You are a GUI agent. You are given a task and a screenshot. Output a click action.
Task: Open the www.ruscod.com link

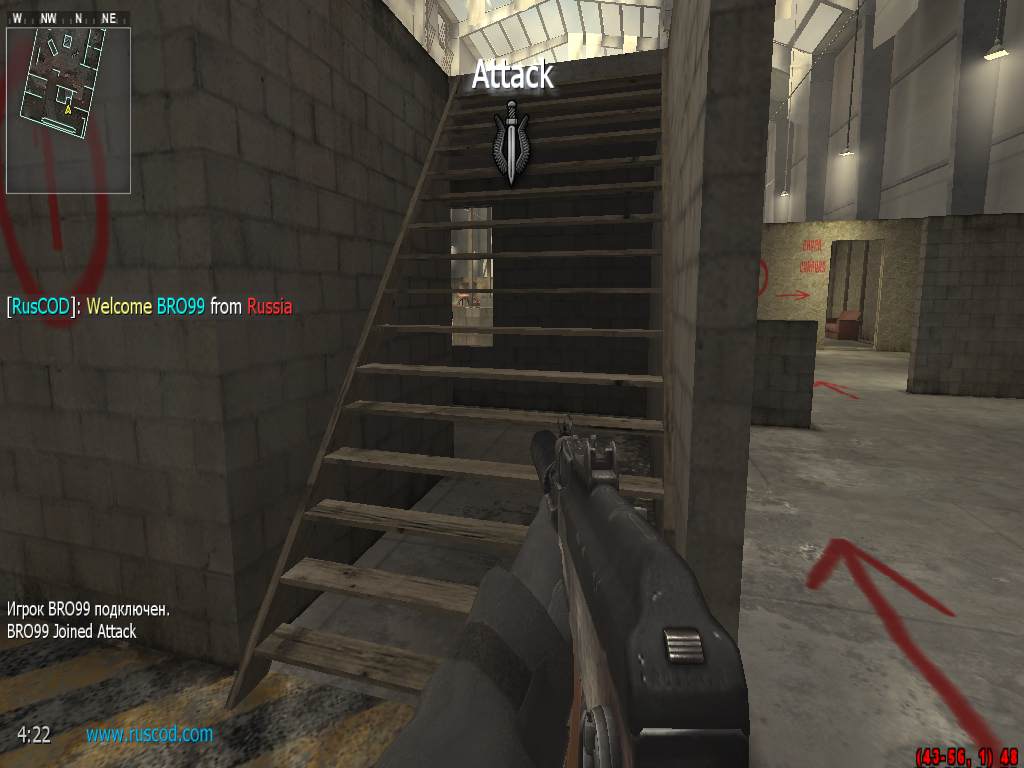point(149,734)
